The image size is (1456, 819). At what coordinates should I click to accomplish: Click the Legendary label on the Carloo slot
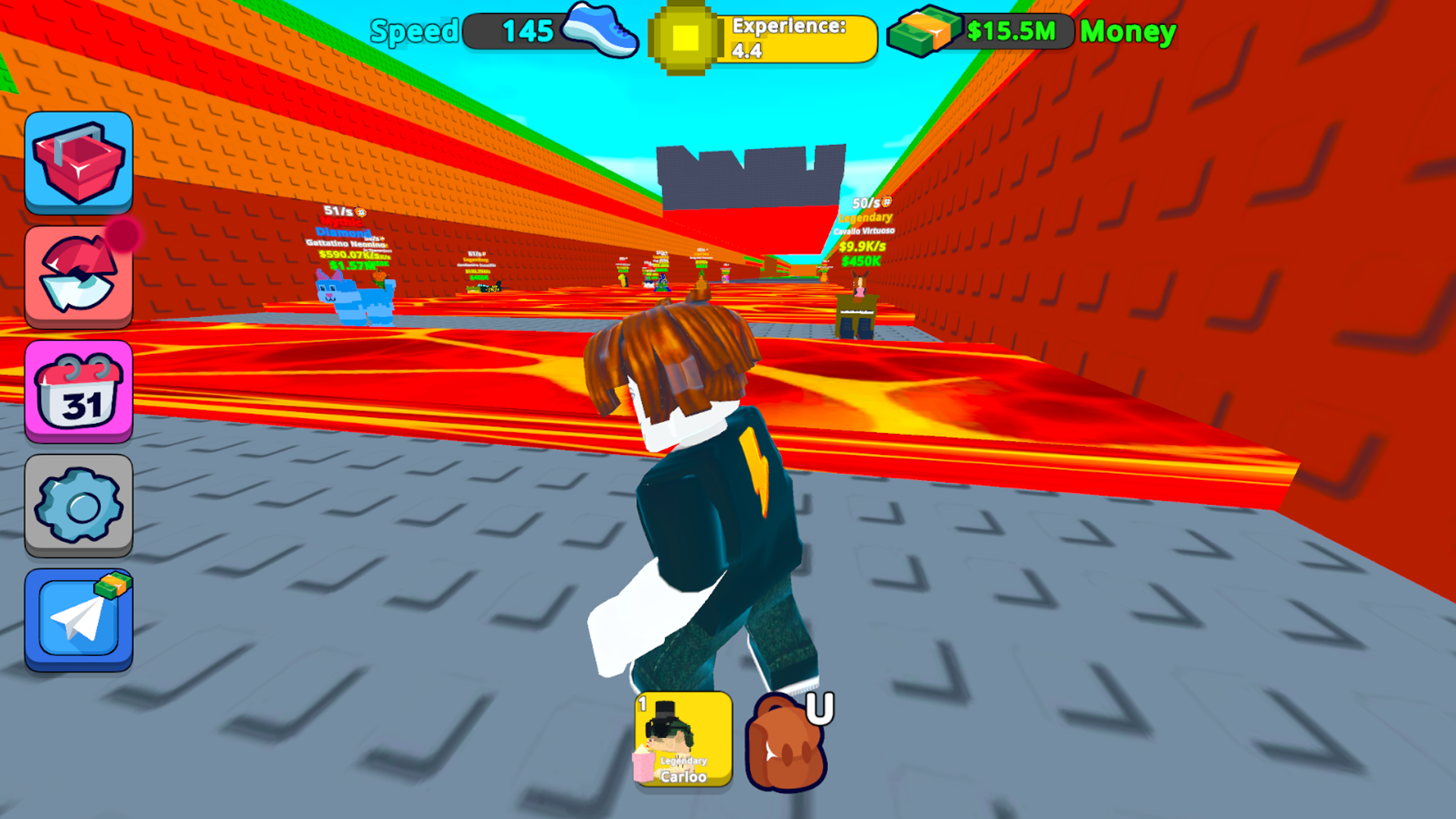(x=685, y=761)
